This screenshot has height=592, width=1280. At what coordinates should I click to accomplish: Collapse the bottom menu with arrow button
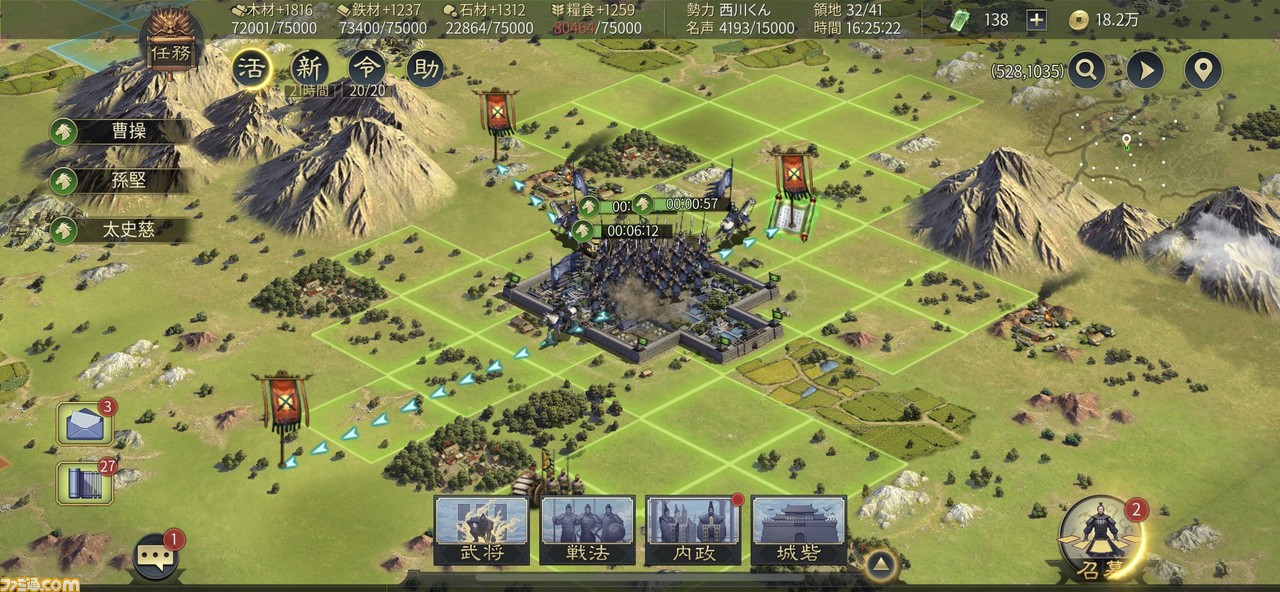[878, 563]
